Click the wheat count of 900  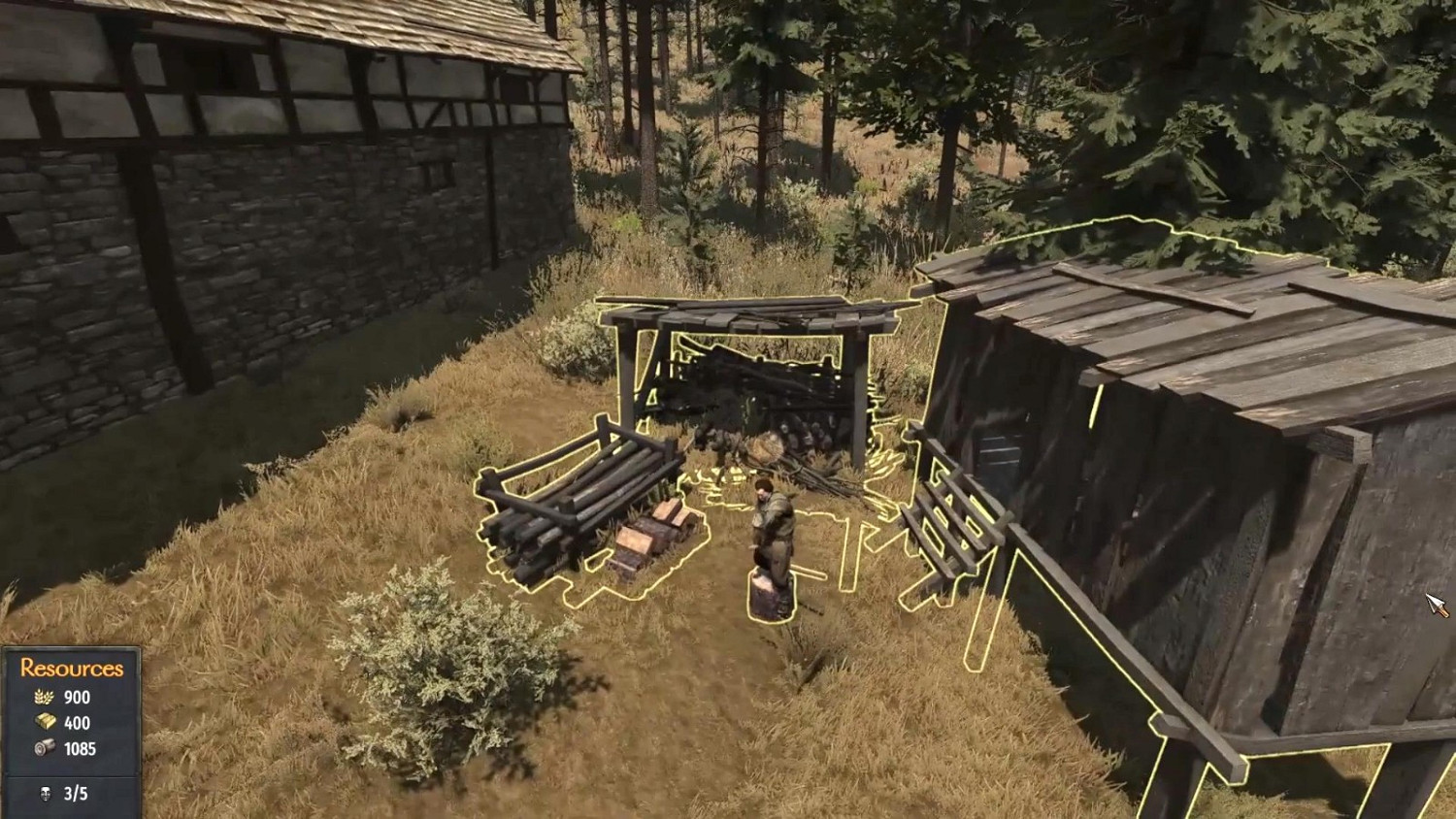tap(78, 698)
